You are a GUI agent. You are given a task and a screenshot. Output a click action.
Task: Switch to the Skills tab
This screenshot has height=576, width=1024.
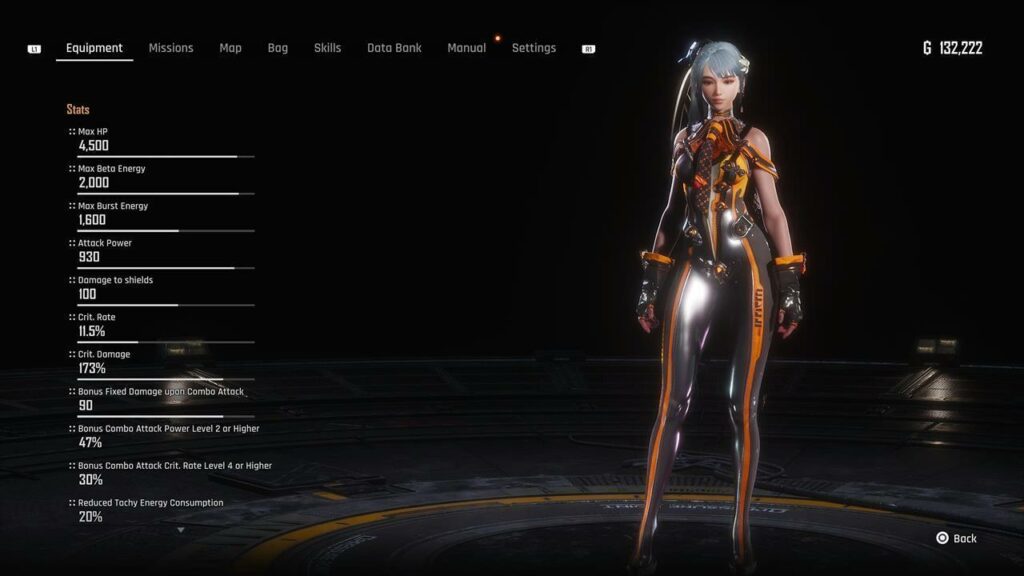click(x=327, y=48)
